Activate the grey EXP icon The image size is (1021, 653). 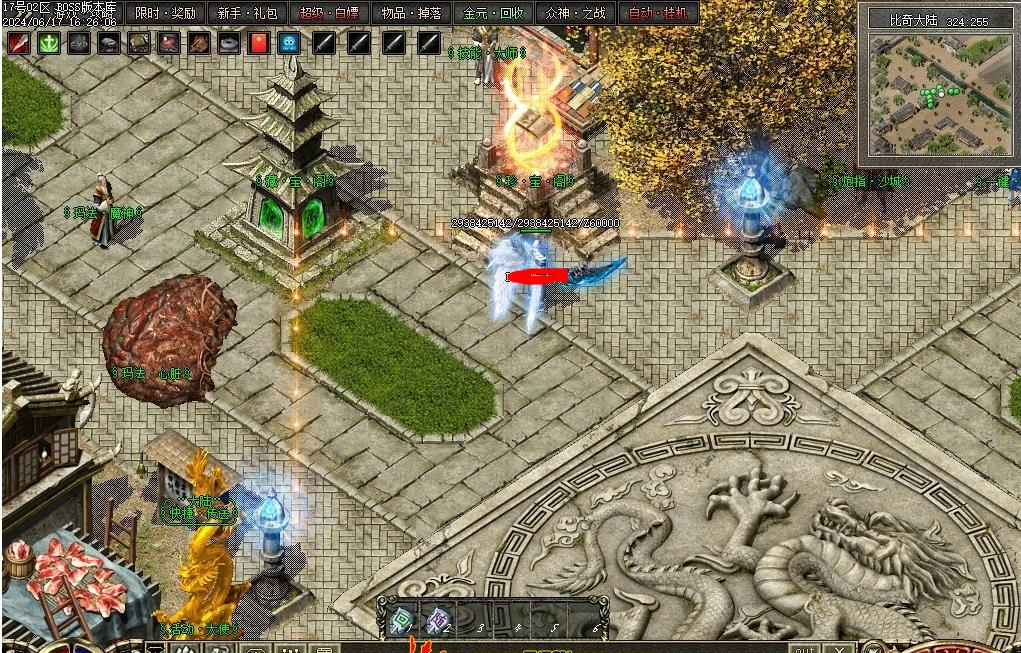(79, 43)
